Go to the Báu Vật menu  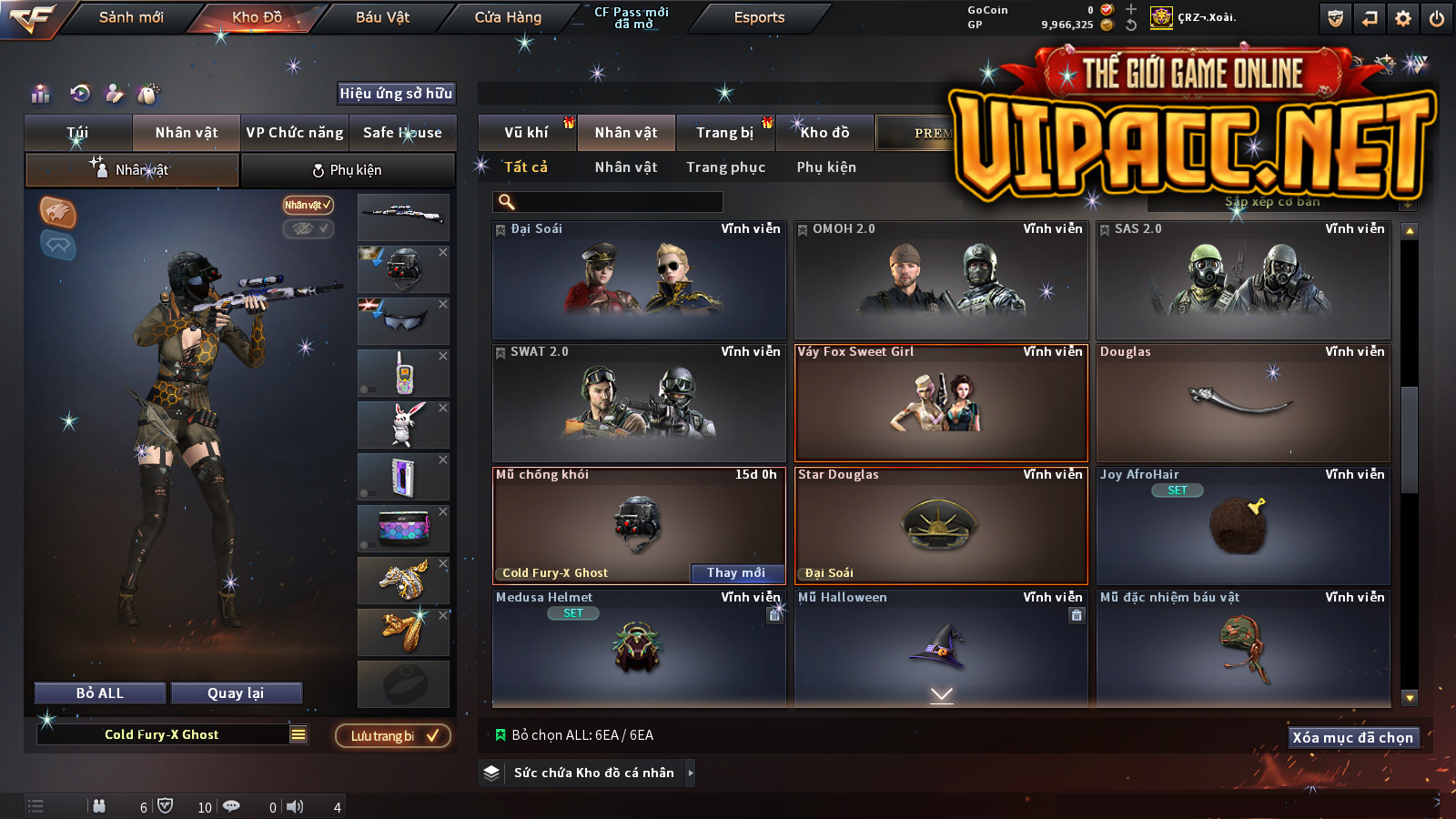(382, 17)
